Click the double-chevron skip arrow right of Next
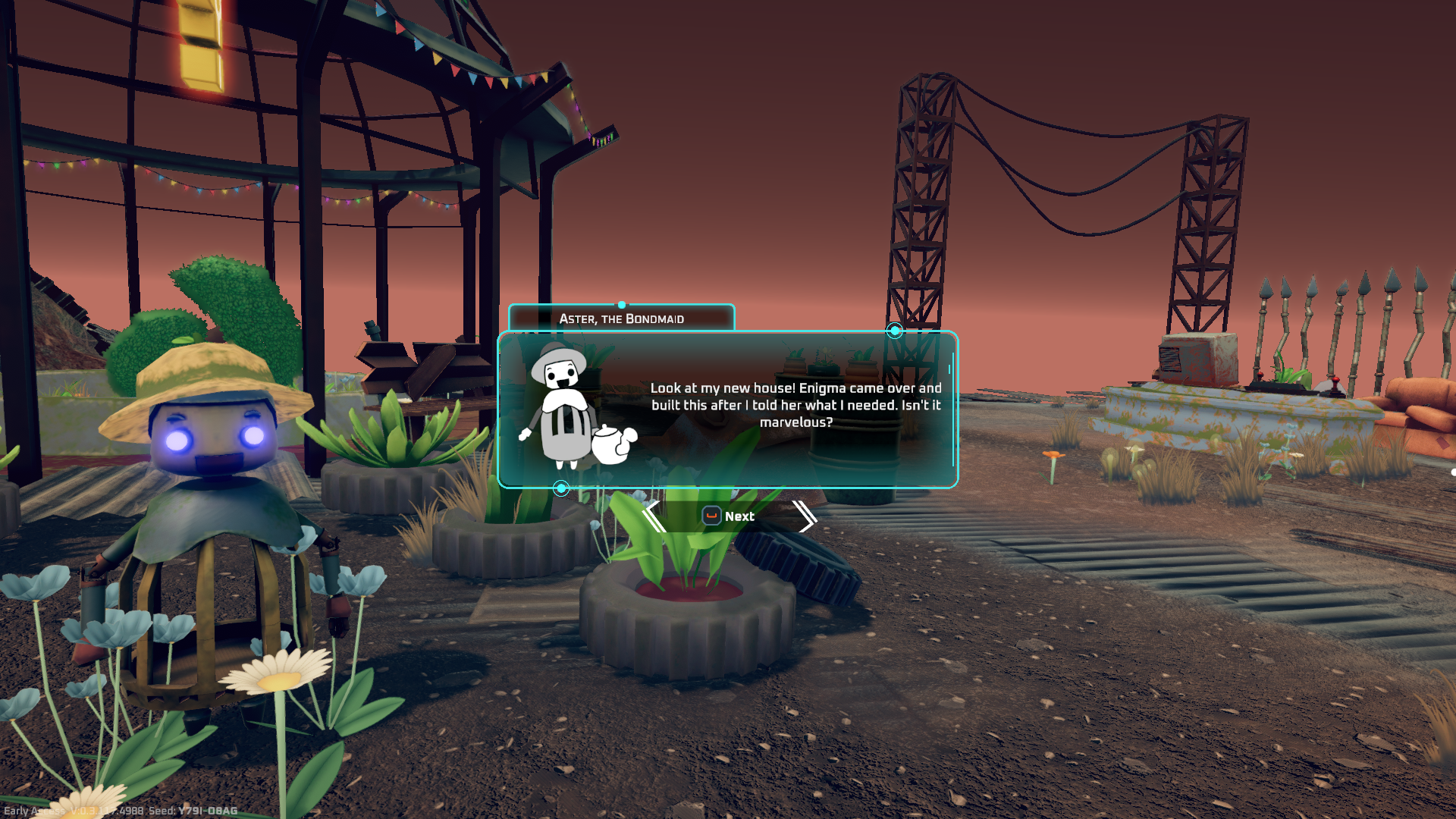 805,516
